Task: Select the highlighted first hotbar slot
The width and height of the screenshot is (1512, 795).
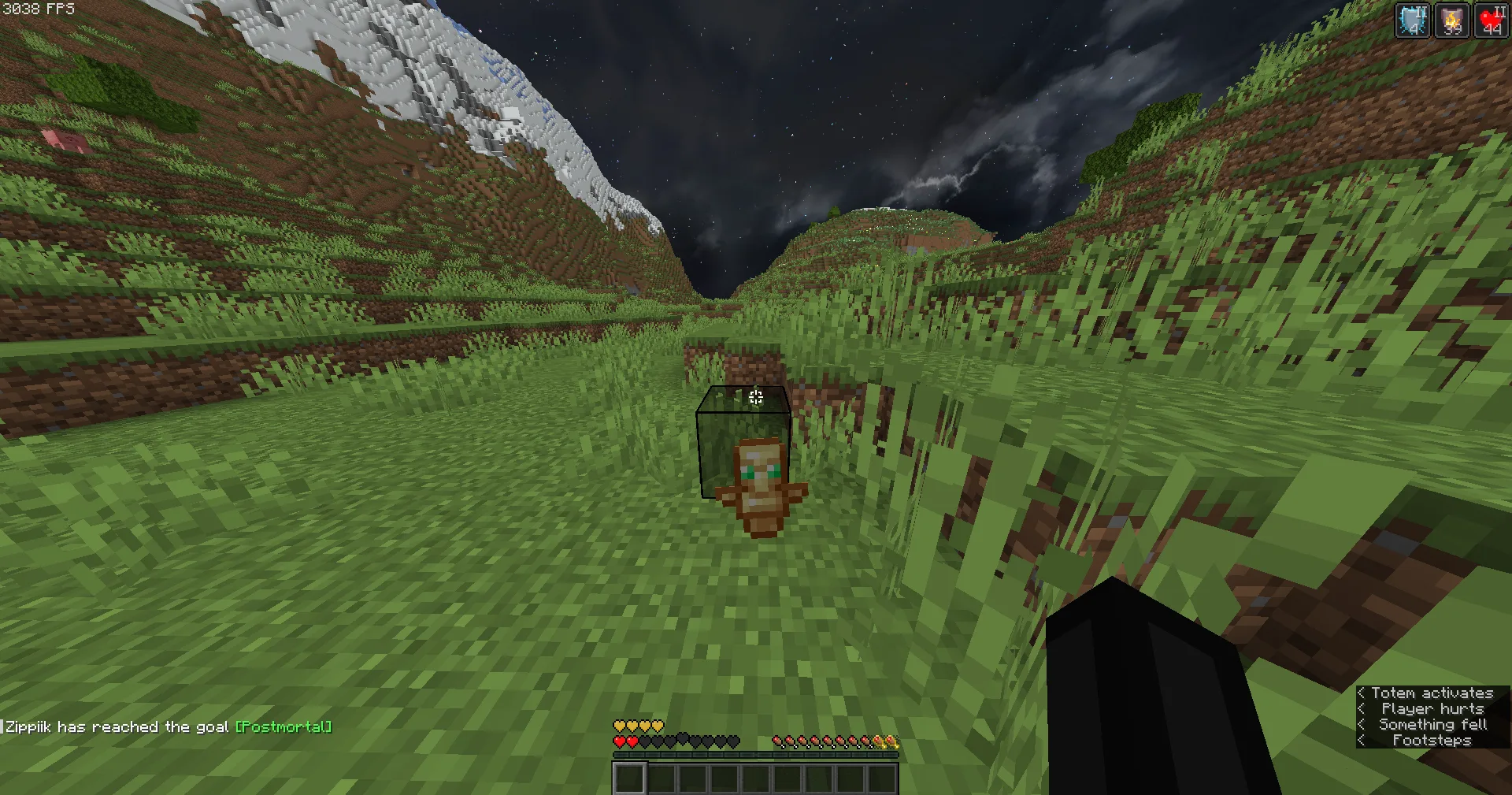Action: [629, 778]
